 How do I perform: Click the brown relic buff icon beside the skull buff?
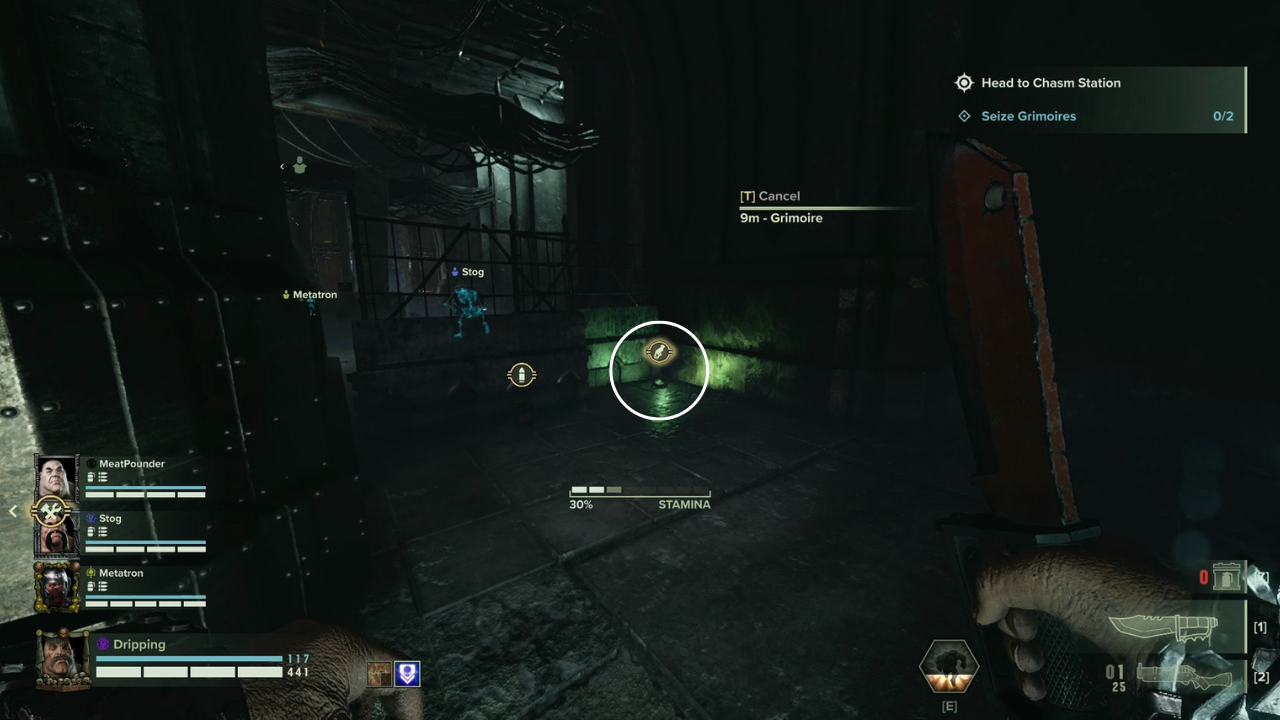pyautogui.click(x=378, y=675)
